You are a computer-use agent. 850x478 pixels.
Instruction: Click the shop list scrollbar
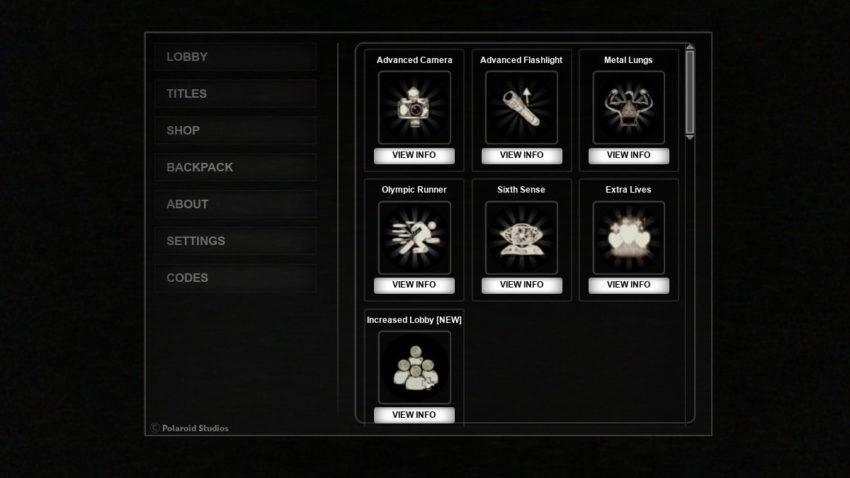690,93
